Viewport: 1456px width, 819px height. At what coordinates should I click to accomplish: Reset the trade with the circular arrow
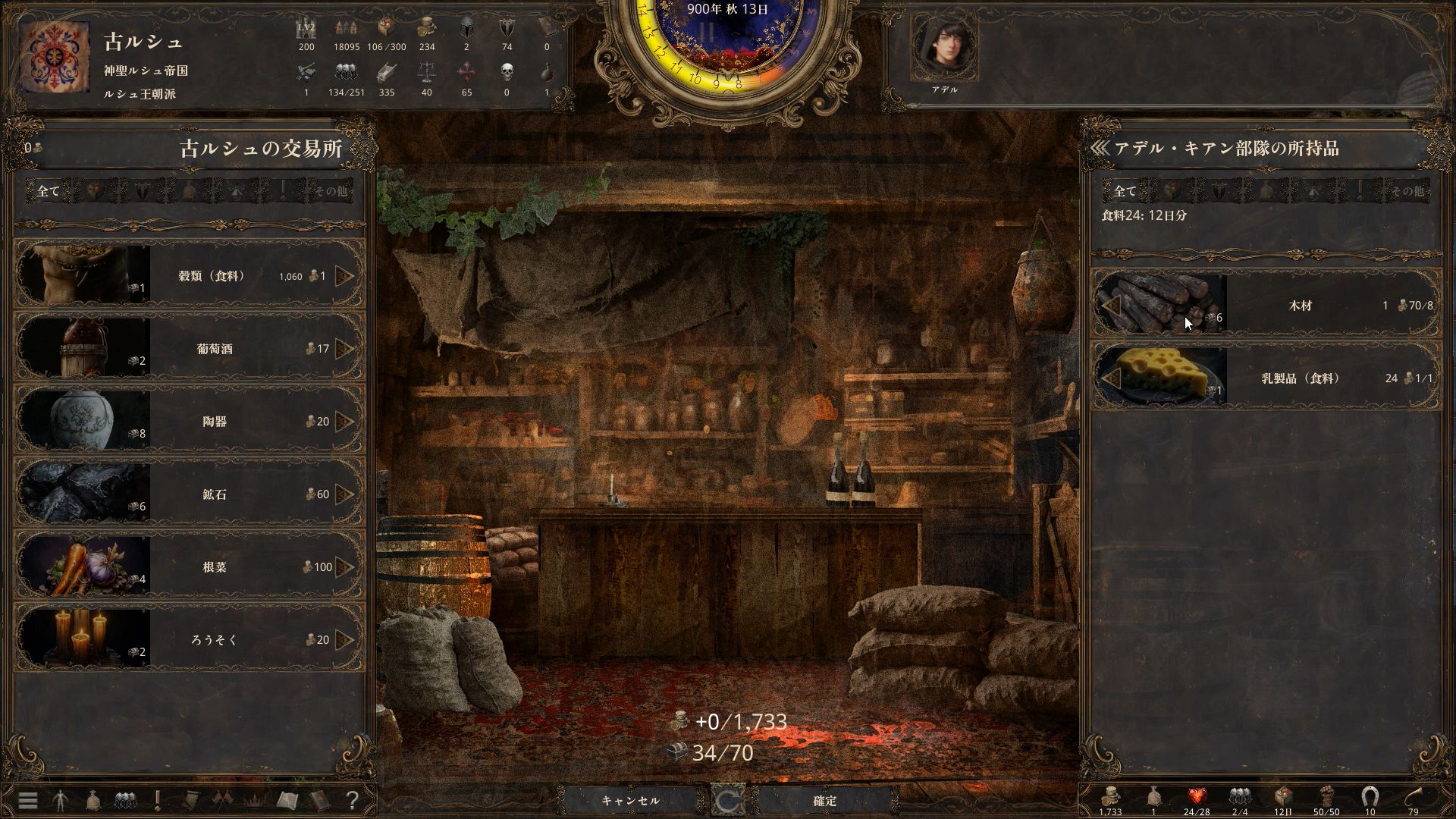[728, 801]
